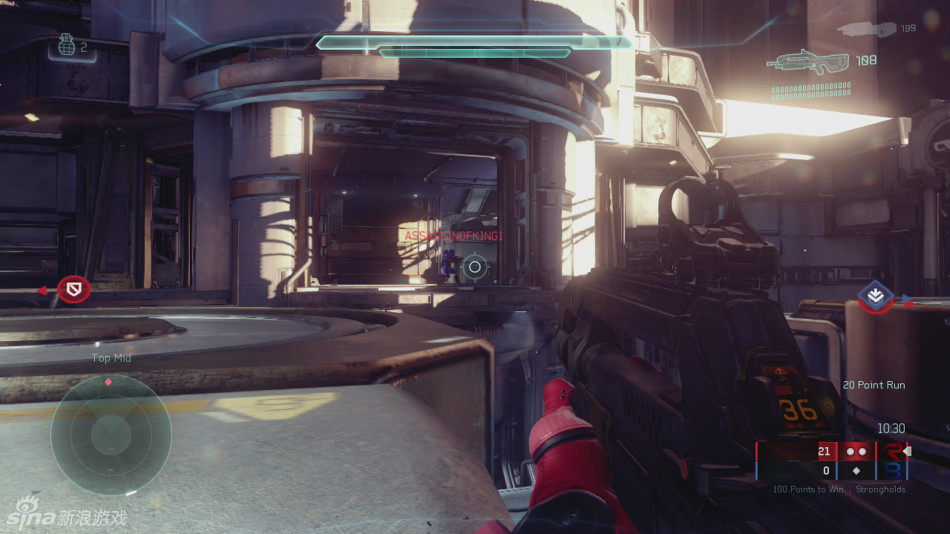Click the assault rifle weapon icon

808,62
